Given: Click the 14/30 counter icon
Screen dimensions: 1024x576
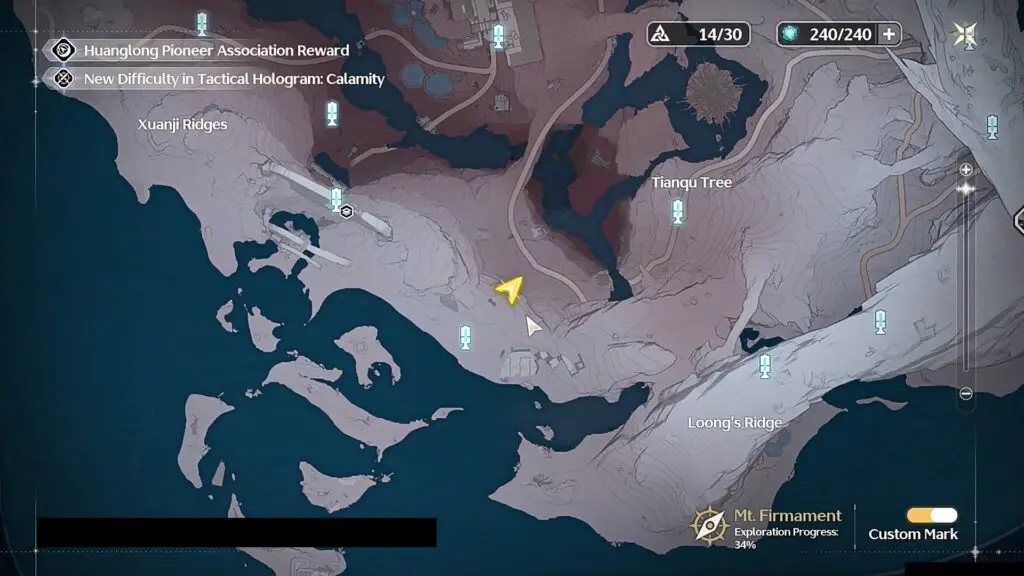Looking at the screenshot, I should (662, 34).
